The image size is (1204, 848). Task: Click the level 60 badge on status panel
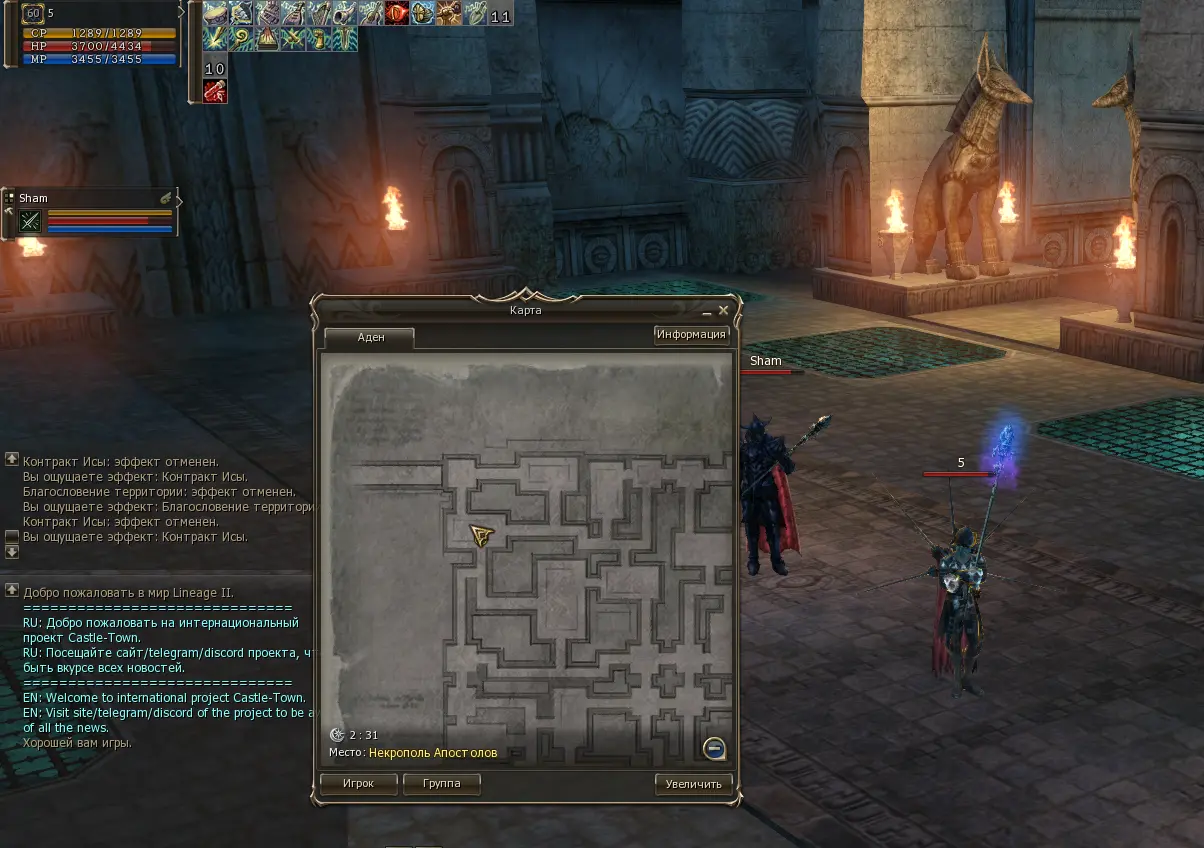point(33,14)
